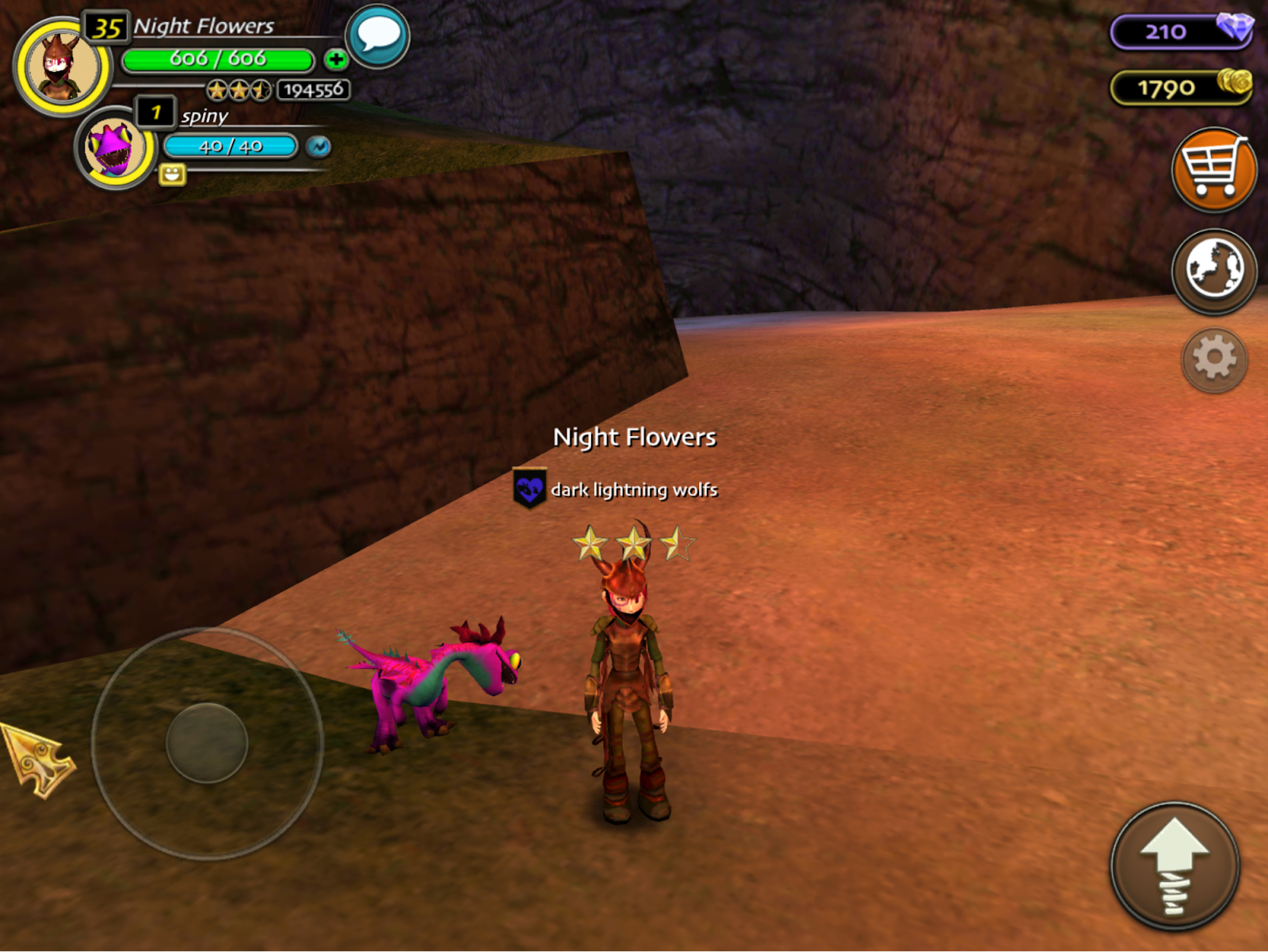1268x952 pixels.
Task: Tap the jump arrow button
Action: pyautogui.click(x=1174, y=866)
